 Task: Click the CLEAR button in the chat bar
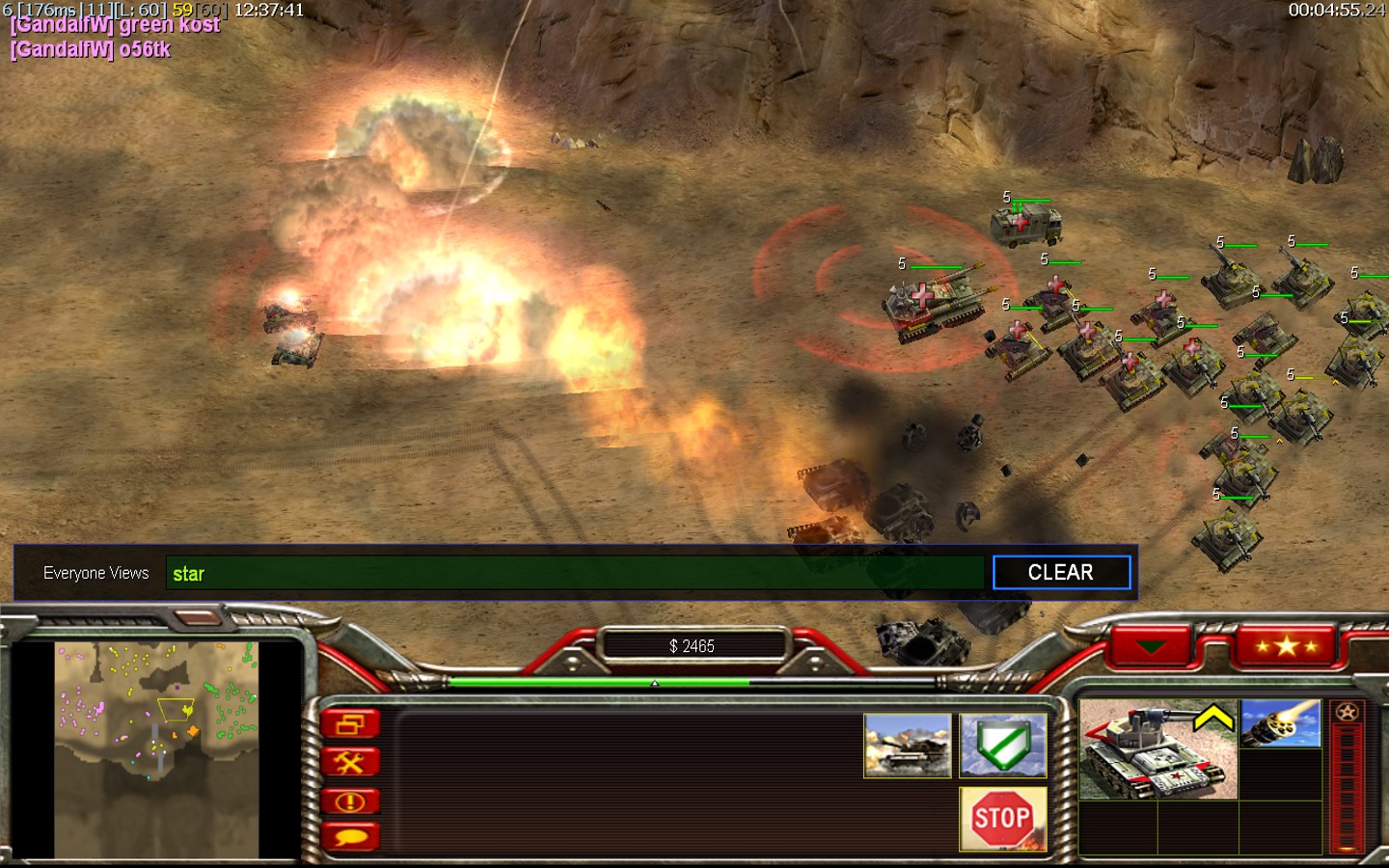pos(1061,573)
